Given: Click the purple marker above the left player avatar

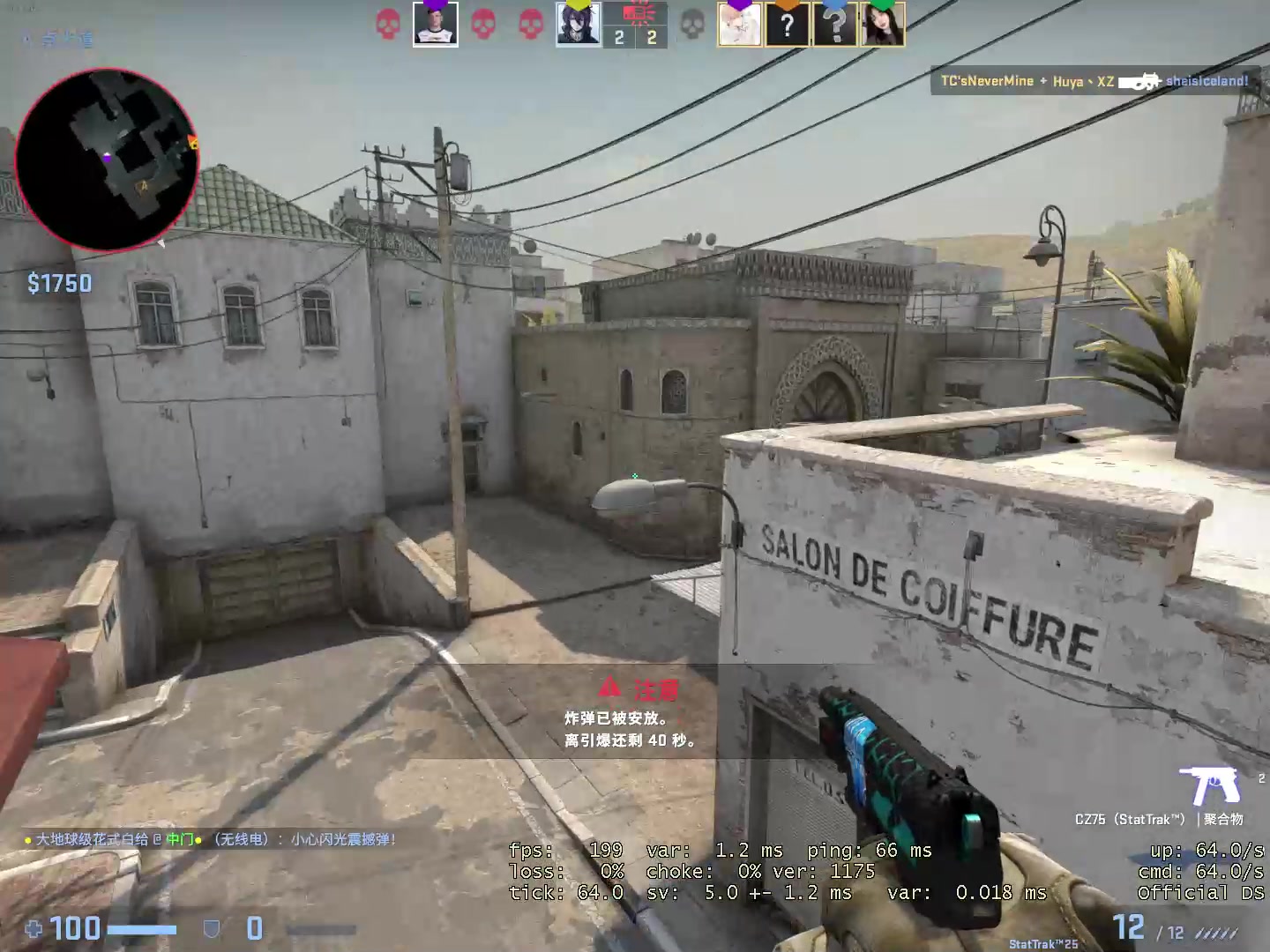Looking at the screenshot, I should 435,4.
